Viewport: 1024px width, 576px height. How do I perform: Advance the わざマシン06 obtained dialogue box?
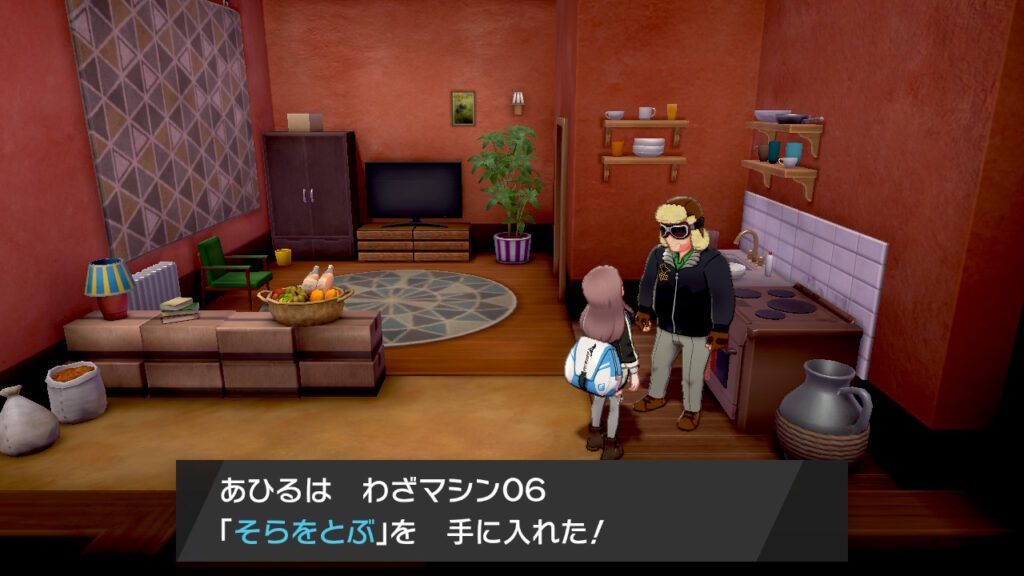pos(511,510)
